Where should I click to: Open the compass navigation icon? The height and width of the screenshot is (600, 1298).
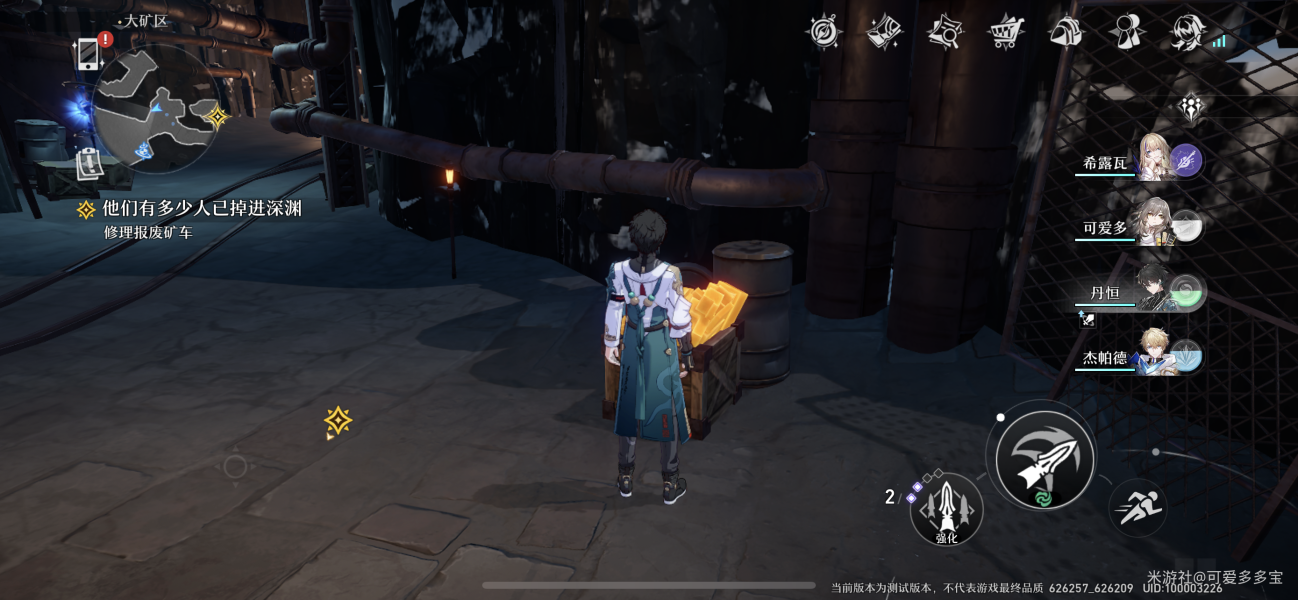(x=824, y=32)
